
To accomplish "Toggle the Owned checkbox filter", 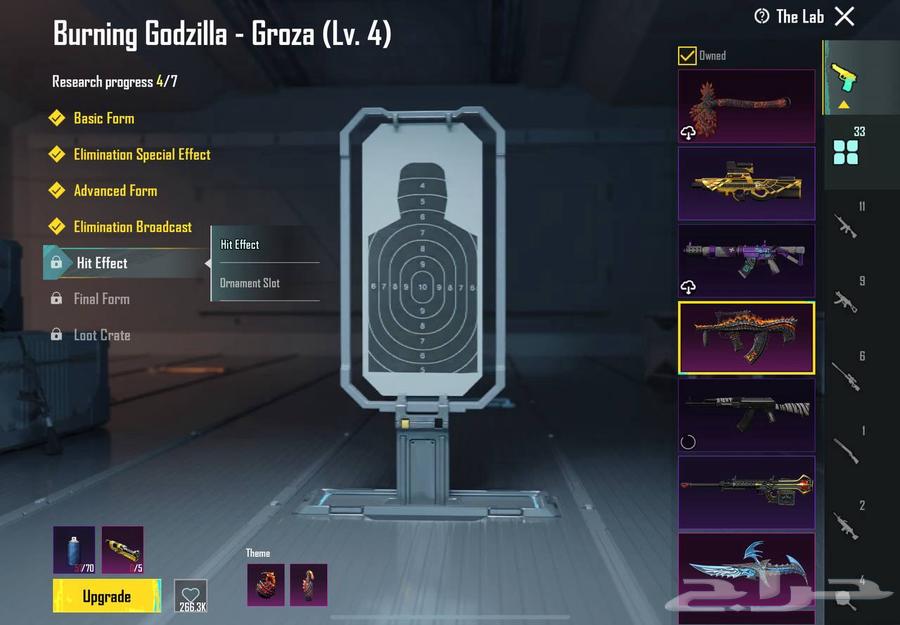I will click(x=687, y=56).
